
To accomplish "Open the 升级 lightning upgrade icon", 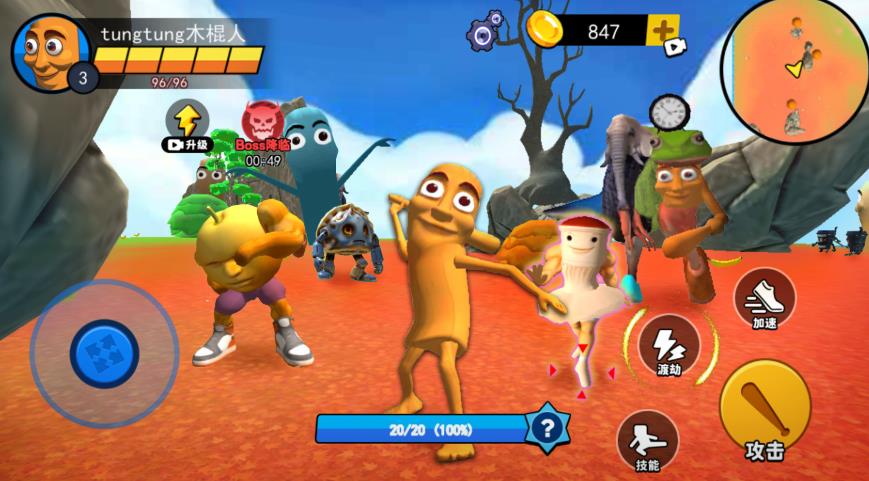I will [x=187, y=122].
